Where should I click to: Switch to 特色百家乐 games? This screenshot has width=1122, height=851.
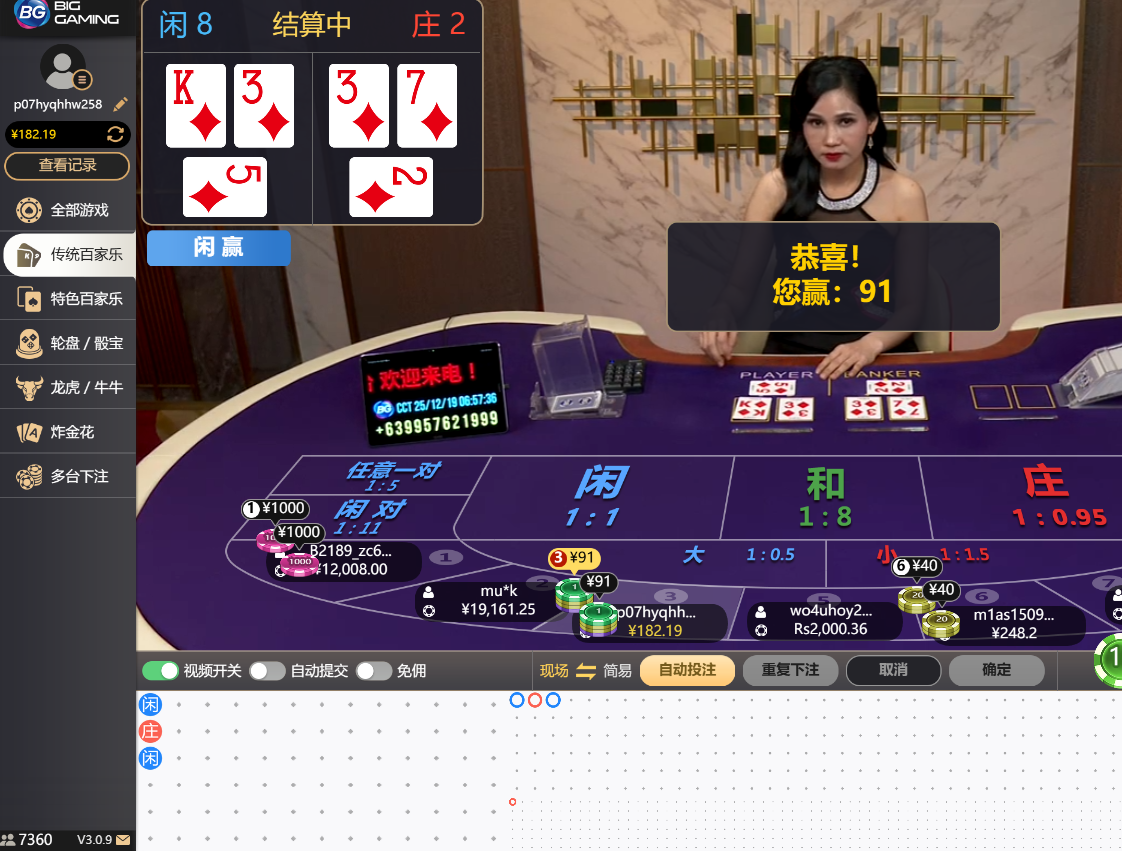68,298
